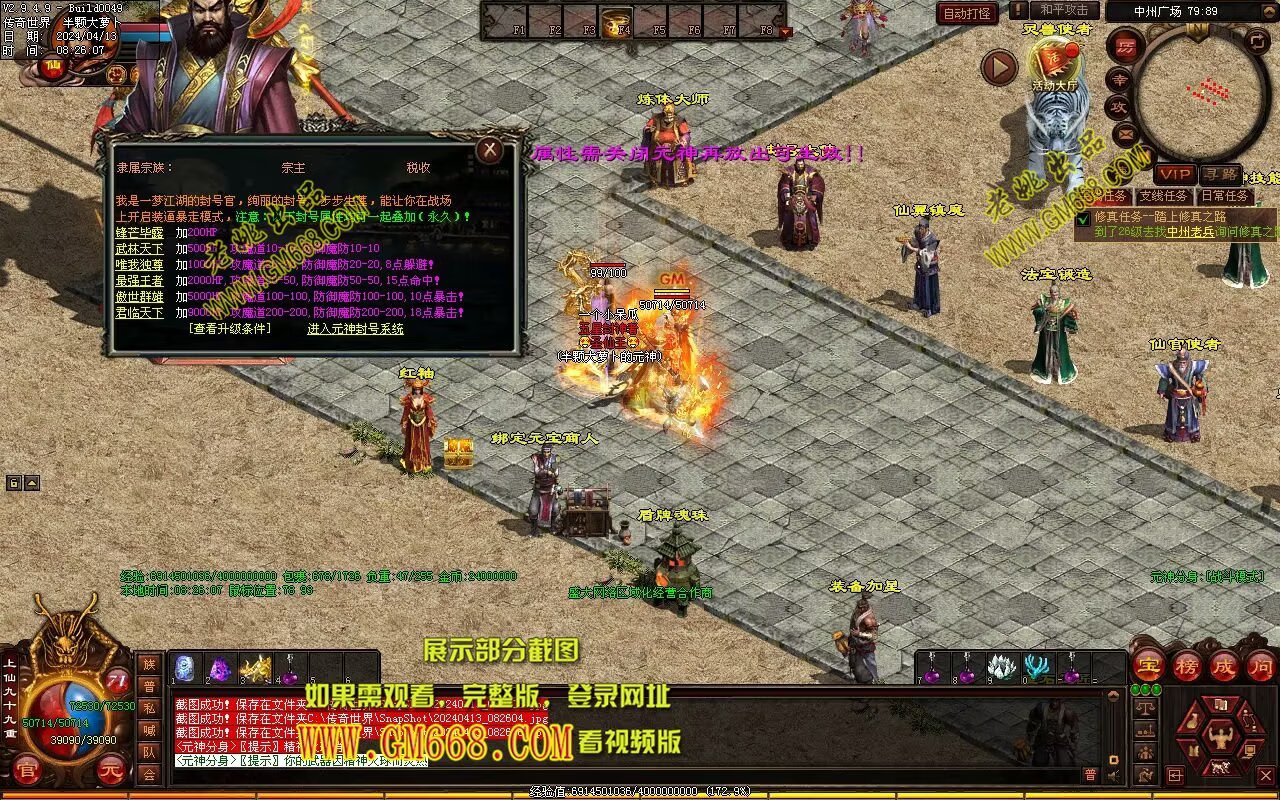Choose the 傲世群雄 title
Screen dimensions: 1280x800
139,297
